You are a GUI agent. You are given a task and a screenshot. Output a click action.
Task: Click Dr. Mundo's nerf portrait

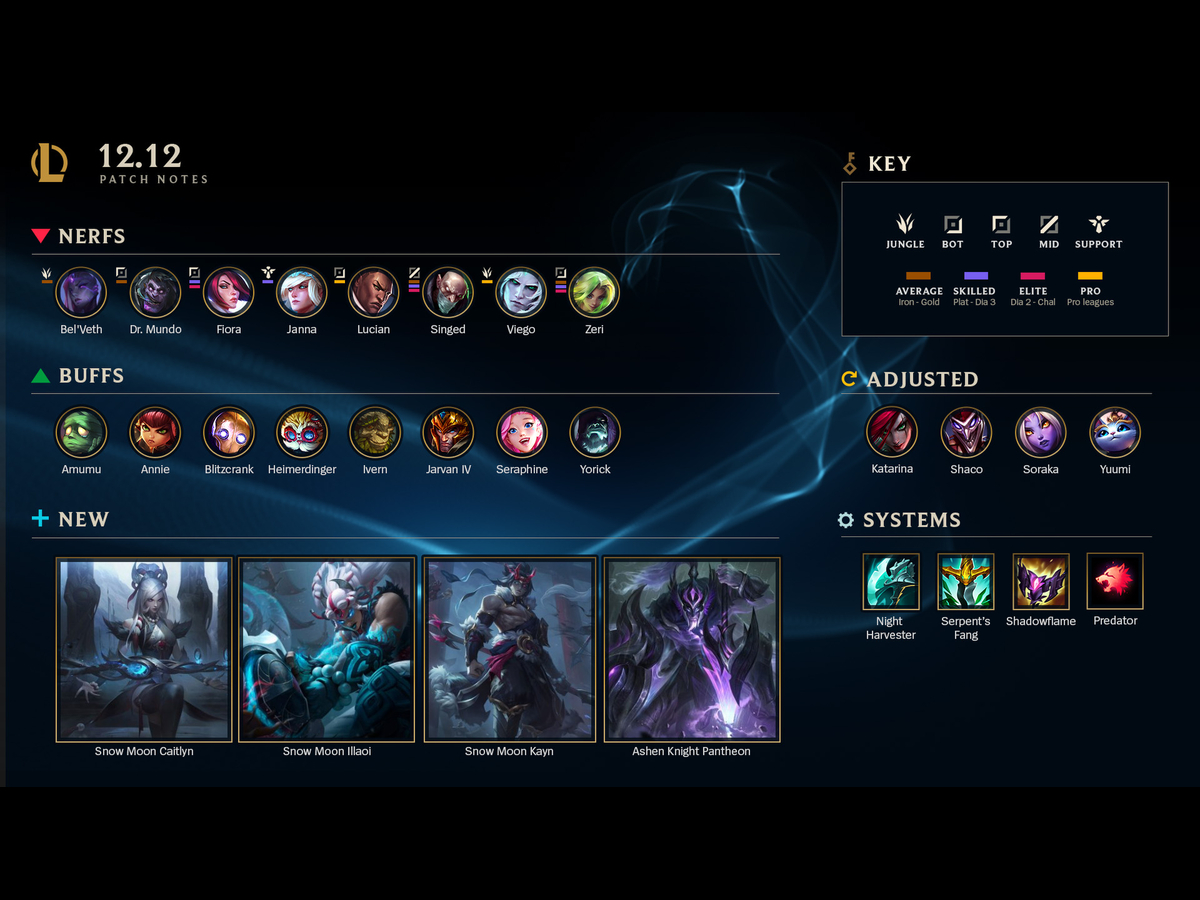[x=155, y=292]
